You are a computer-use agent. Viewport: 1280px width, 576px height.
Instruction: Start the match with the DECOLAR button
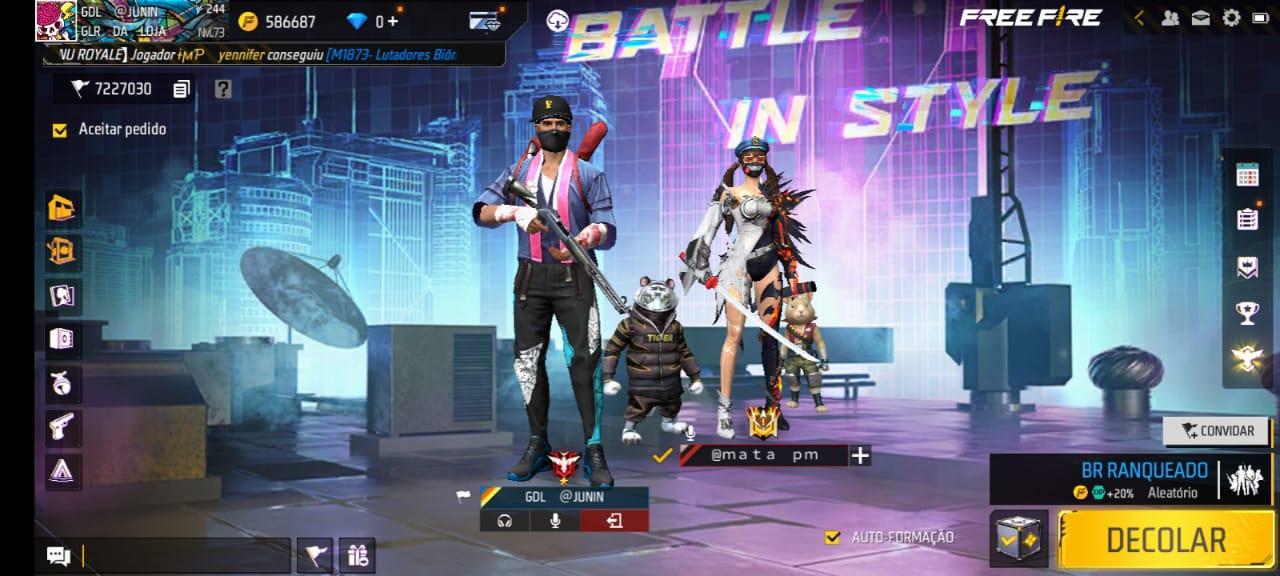pyautogui.click(x=1165, y=540)
